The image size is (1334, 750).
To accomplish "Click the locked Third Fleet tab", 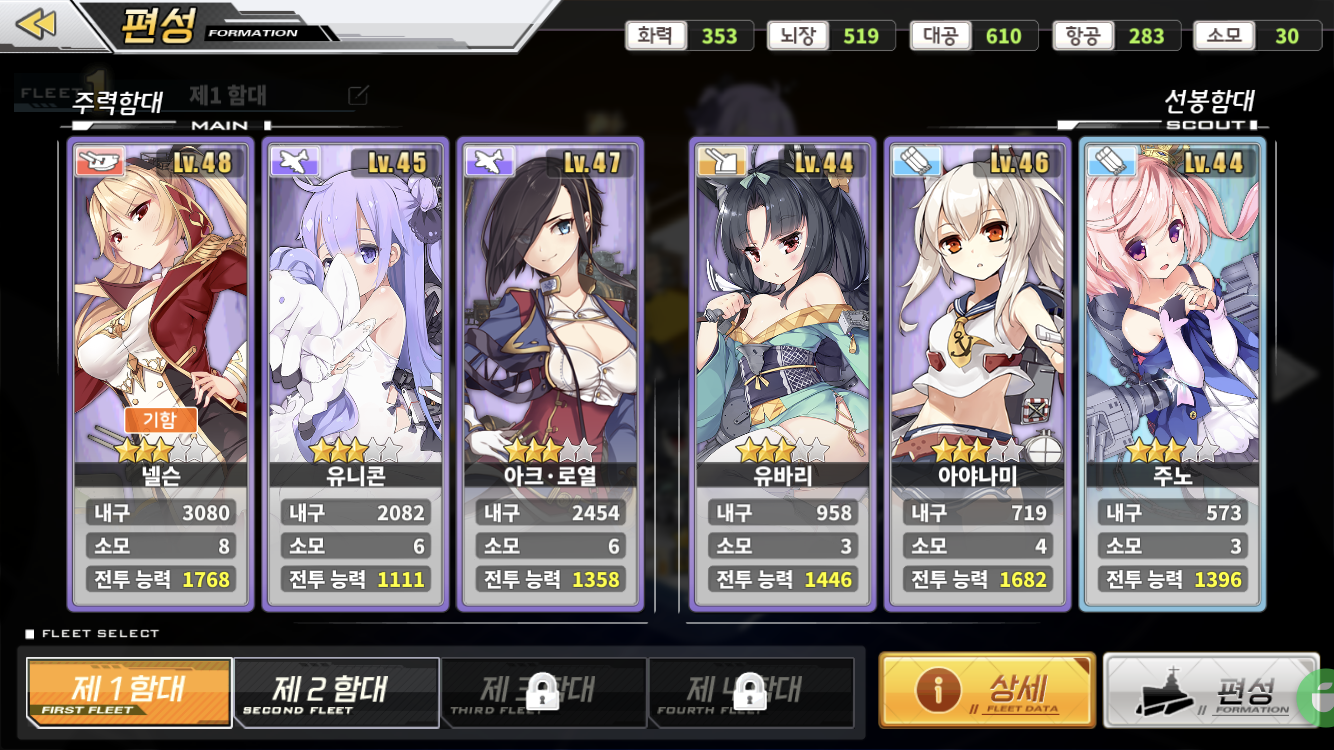I will [x=543, y=692].
